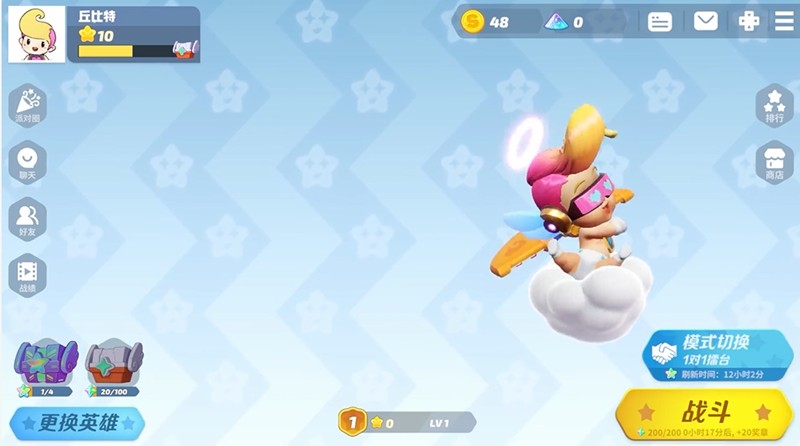This screenshot has width=800, height=446.
Task: Open the hamburger menu
Action: (x=783, y=21)
